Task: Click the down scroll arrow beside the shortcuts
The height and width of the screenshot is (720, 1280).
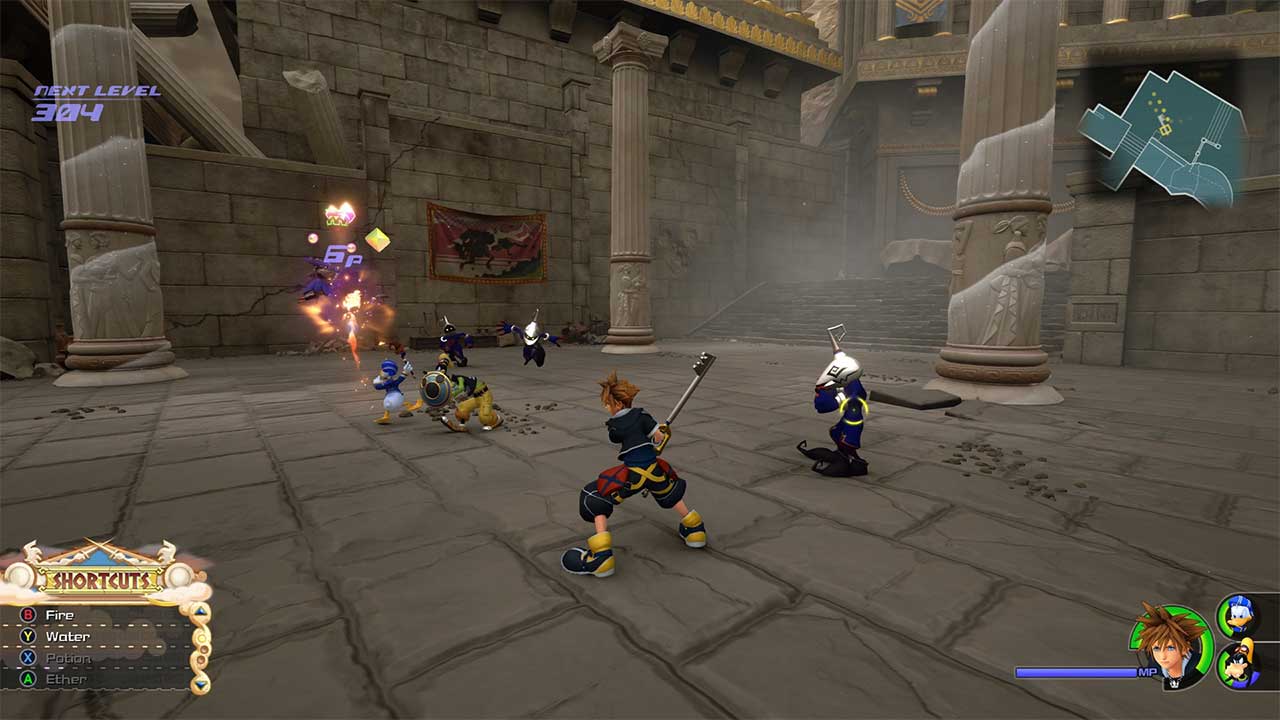Action: (x=199, y=685)
